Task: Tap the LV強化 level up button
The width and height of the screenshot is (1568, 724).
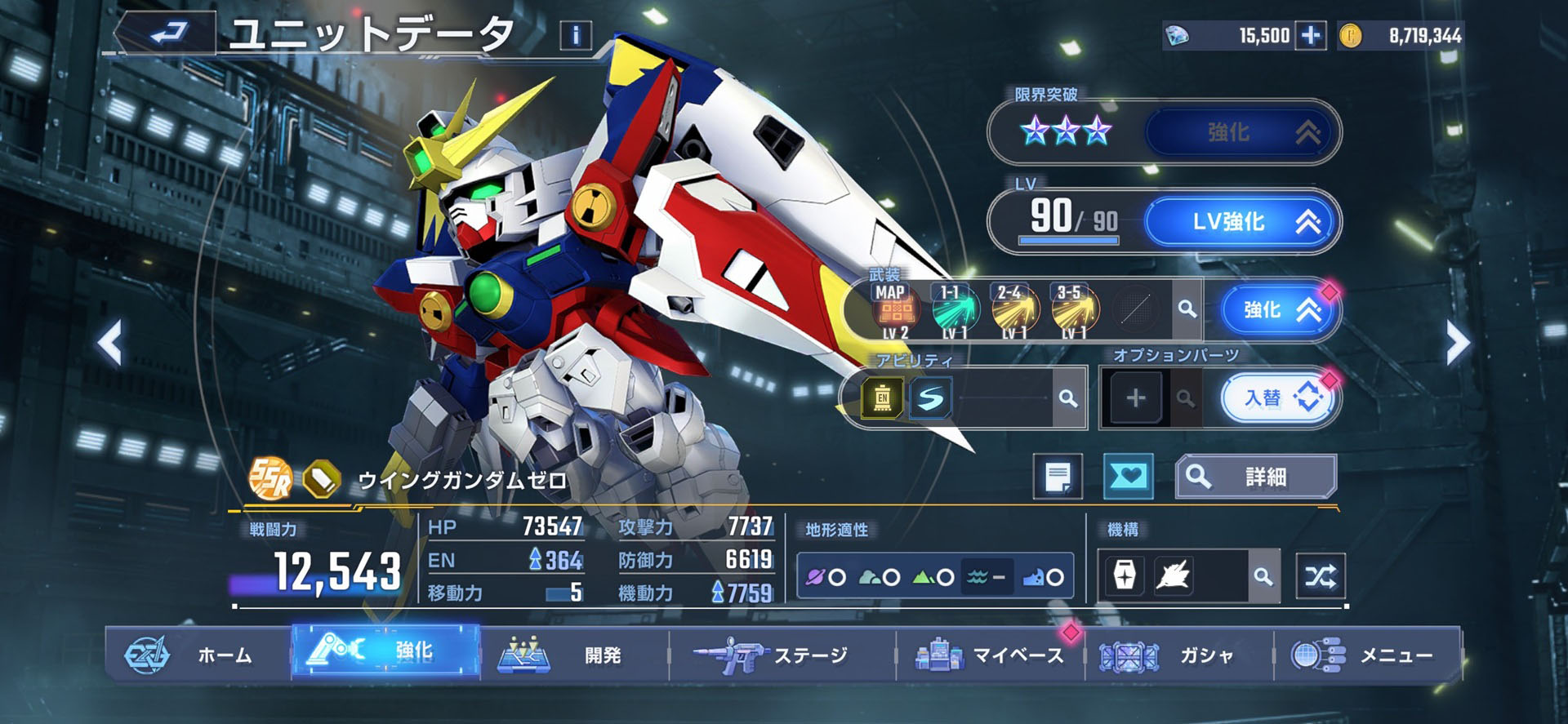Action: coord(1241,221)
